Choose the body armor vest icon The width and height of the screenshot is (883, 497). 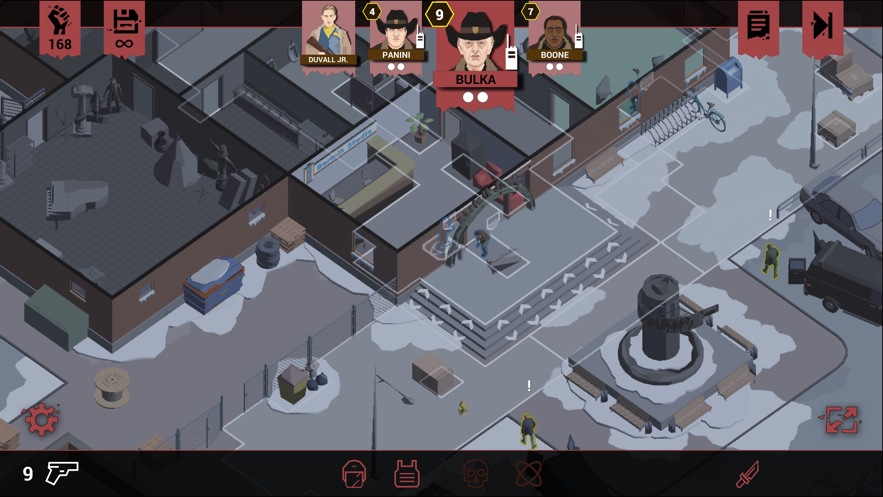(406, 473)
